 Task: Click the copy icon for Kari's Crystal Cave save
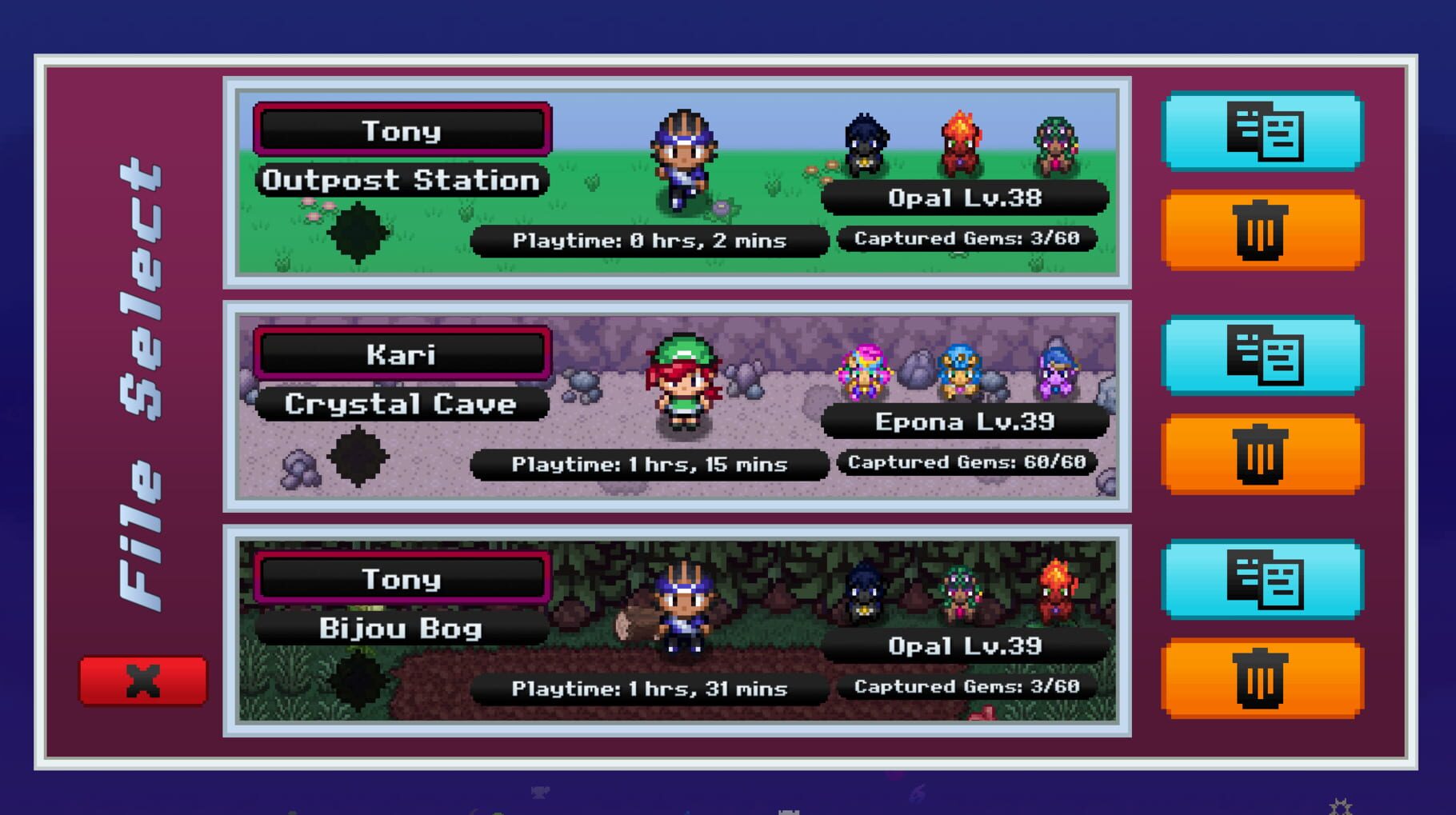pos(1262,354)
